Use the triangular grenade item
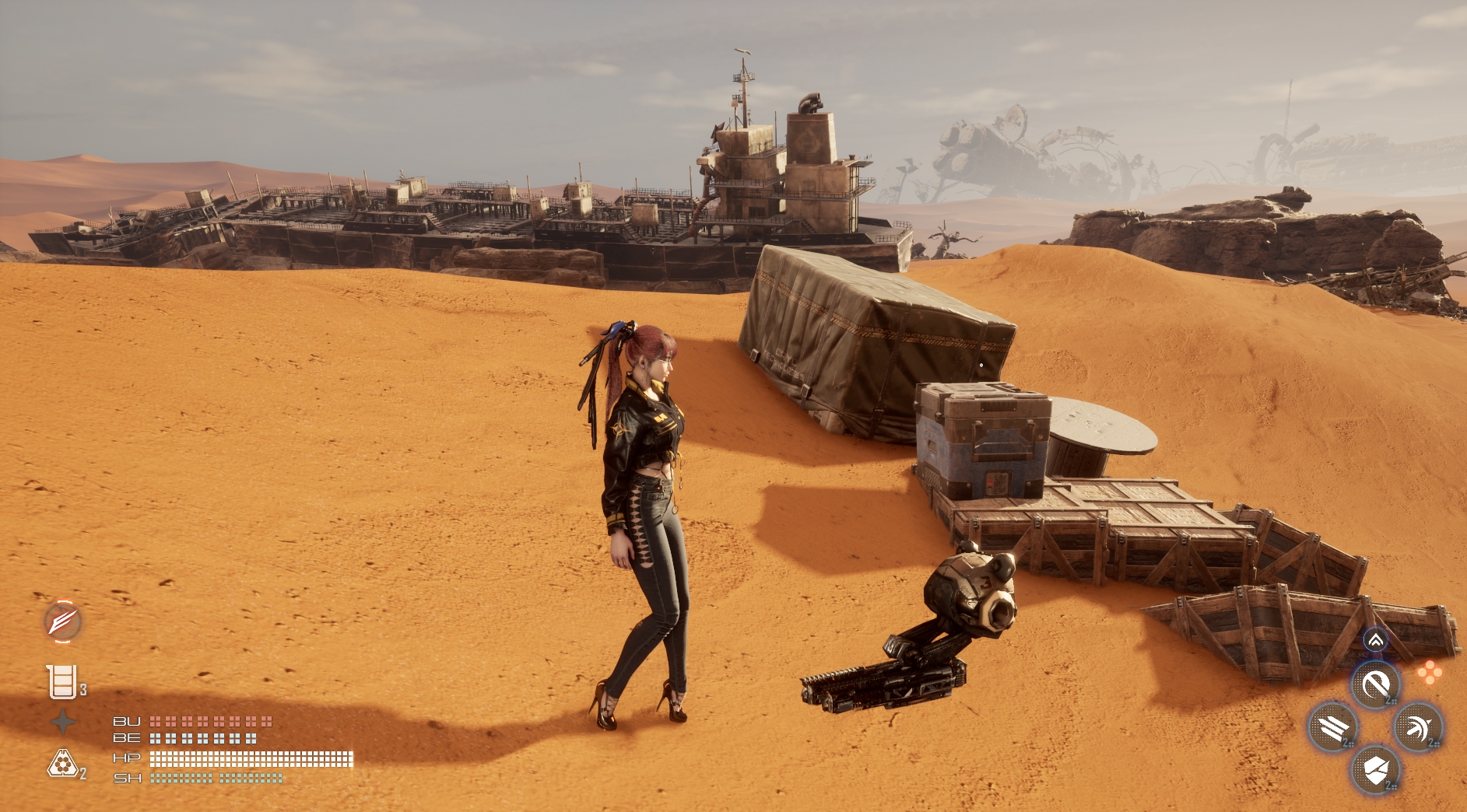The width and height of the screenshot is (1467, 812). point(62,765)
